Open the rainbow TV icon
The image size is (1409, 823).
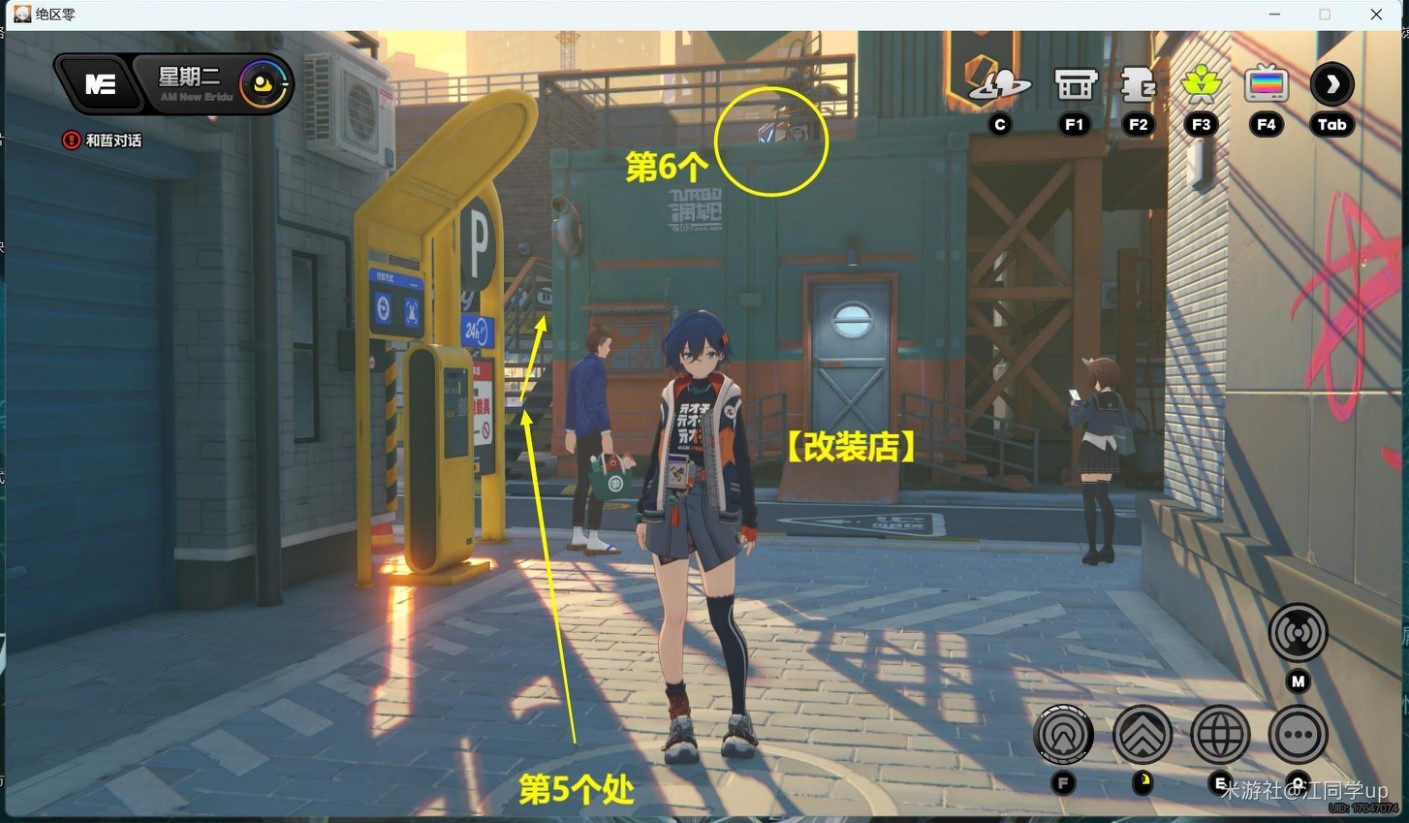(1266, 85)
